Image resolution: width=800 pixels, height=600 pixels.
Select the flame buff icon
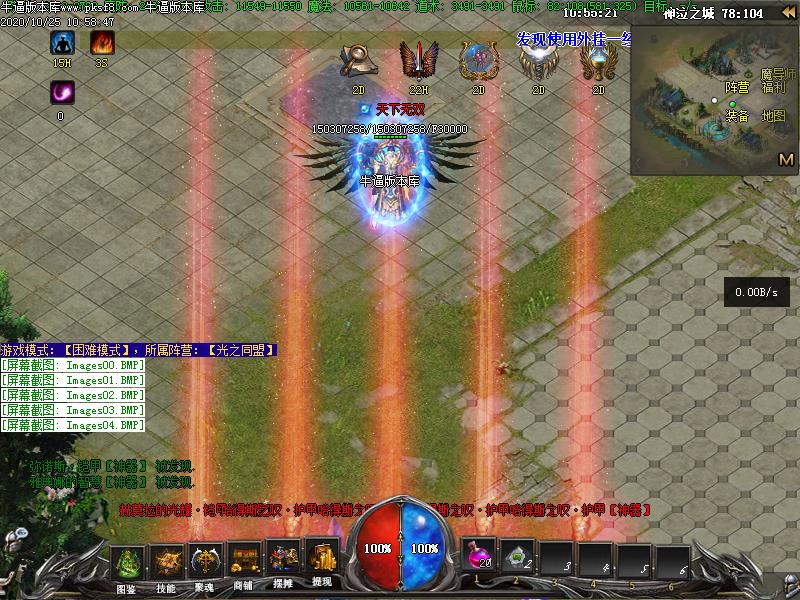coord(102,43)
